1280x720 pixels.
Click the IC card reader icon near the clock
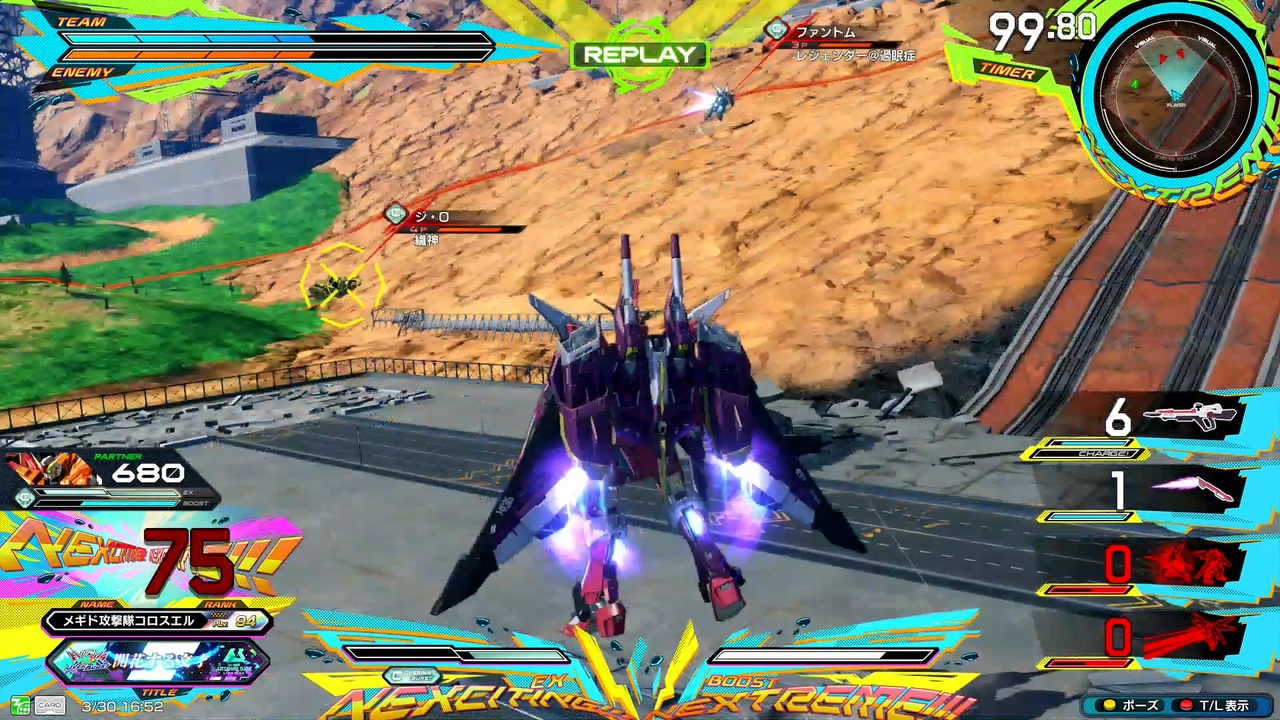(22, 705)
